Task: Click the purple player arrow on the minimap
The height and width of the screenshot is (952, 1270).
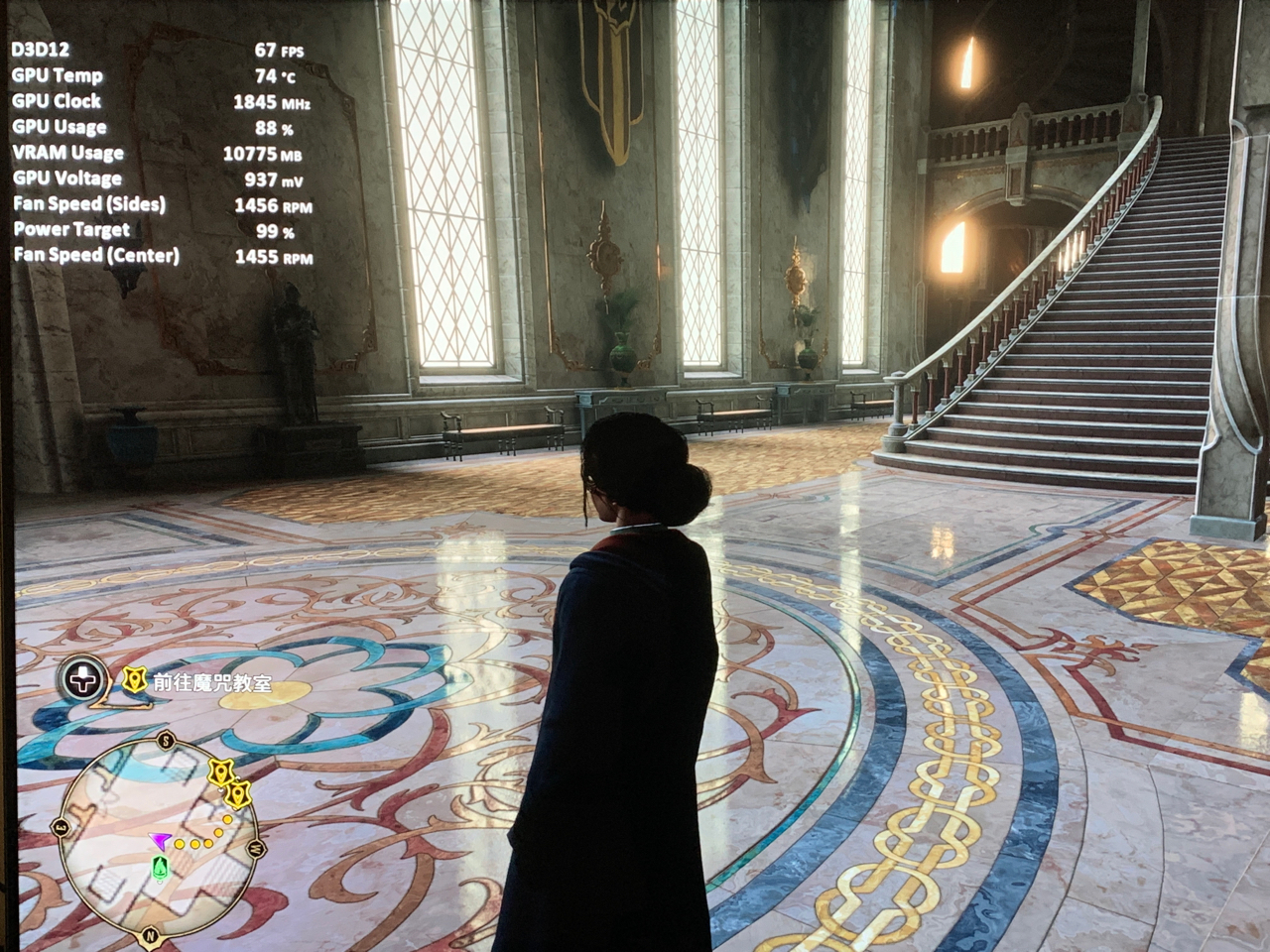Action: (x=157, y=842)
